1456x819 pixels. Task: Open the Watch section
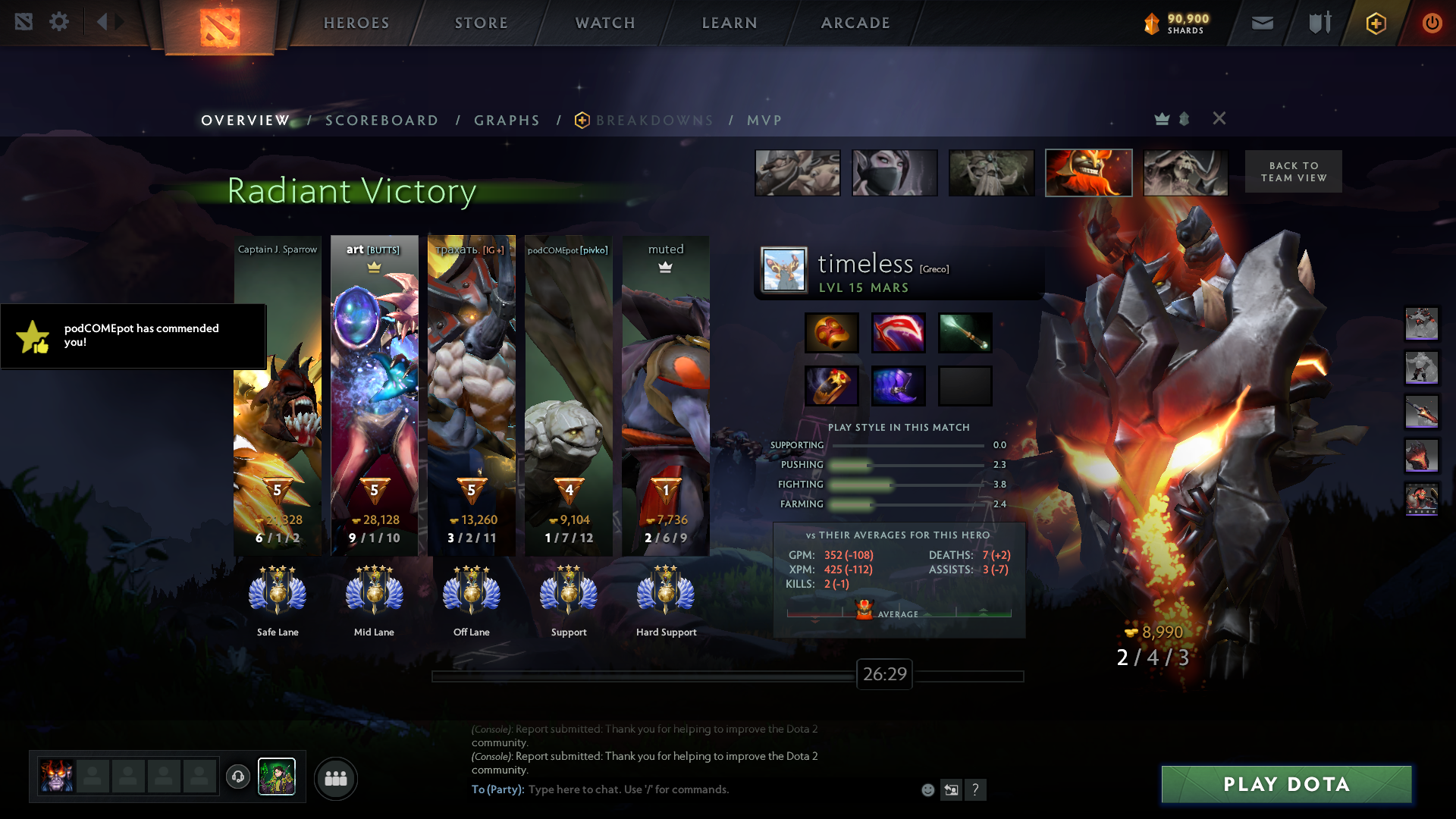coord(605,23)
